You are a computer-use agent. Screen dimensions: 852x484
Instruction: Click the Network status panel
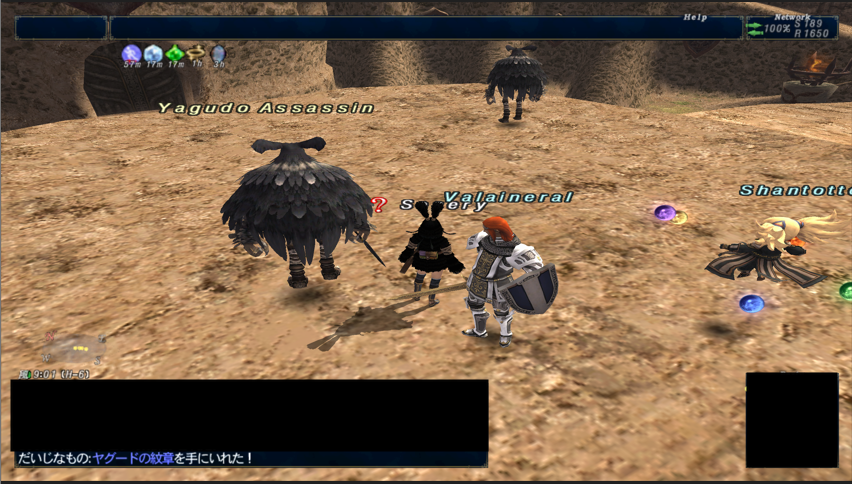791,28
